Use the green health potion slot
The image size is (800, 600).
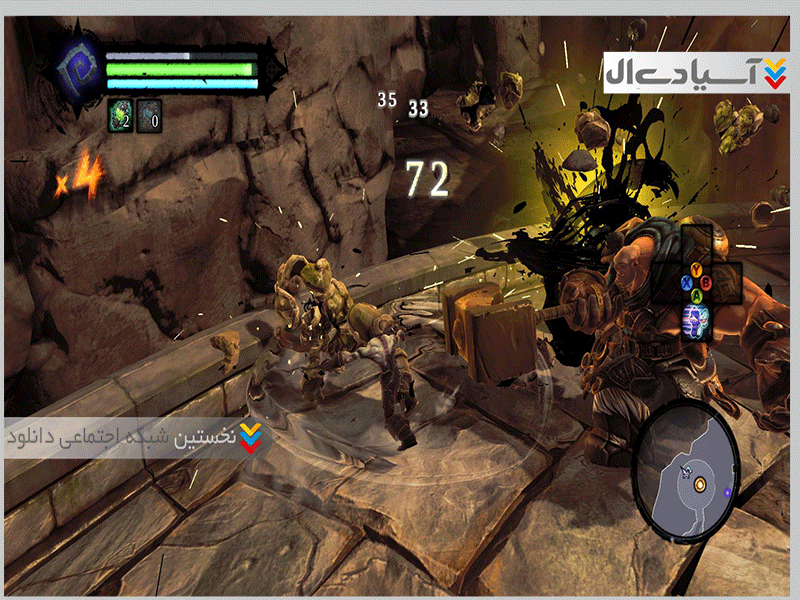tap(120, 116)
